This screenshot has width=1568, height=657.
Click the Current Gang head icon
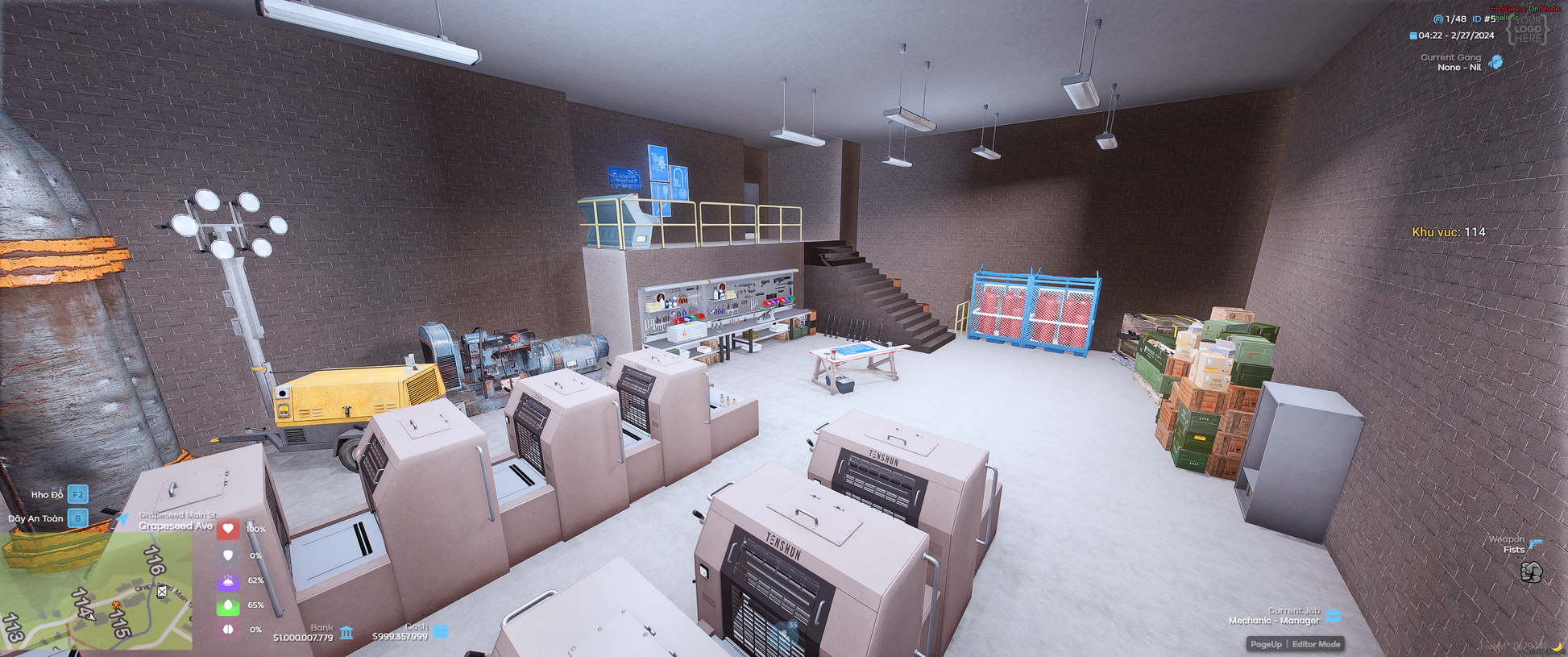[x=1496, y=62]
